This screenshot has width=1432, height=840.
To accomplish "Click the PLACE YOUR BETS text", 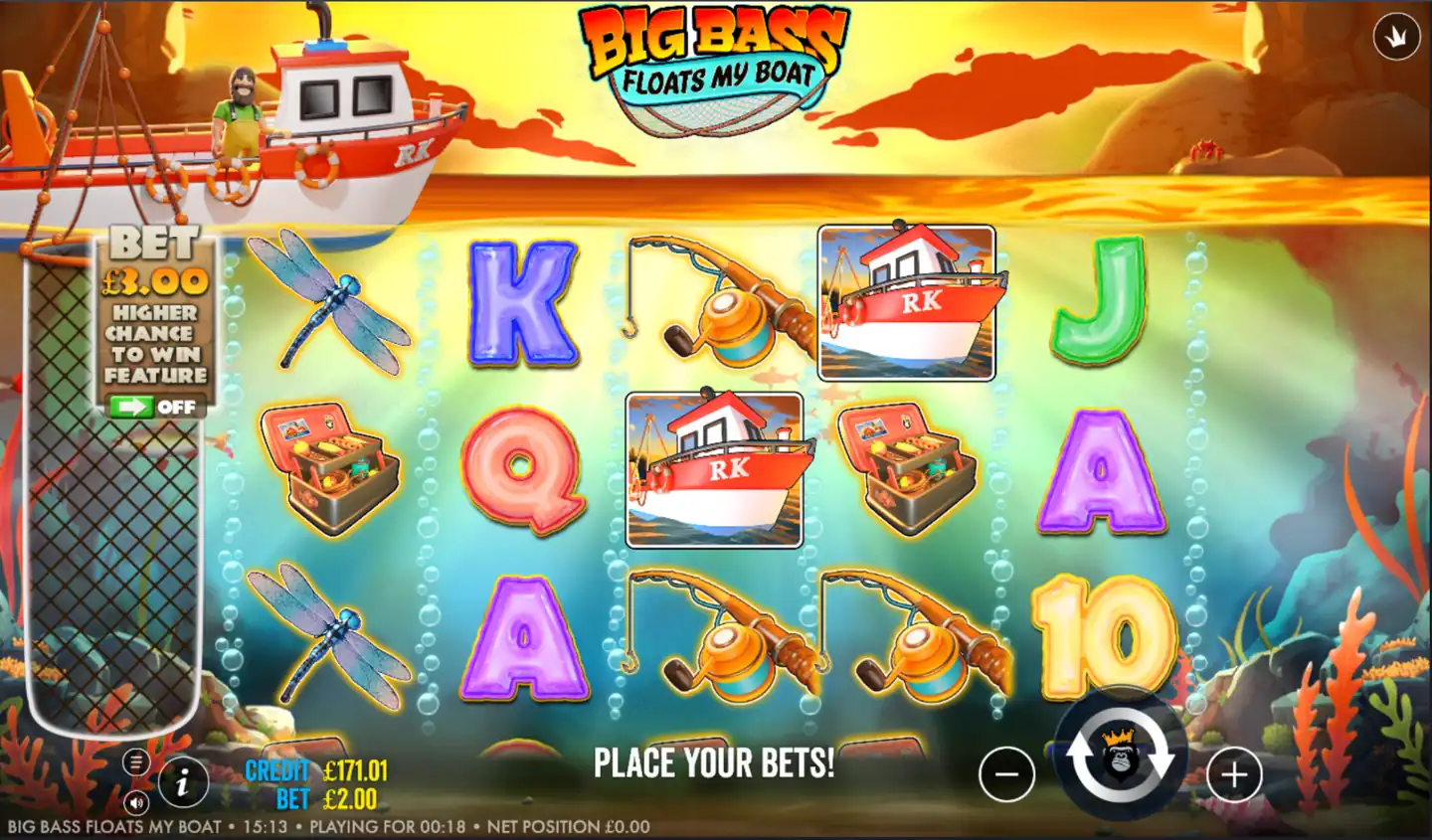I will pyautogui.click(x=713, y=763).
